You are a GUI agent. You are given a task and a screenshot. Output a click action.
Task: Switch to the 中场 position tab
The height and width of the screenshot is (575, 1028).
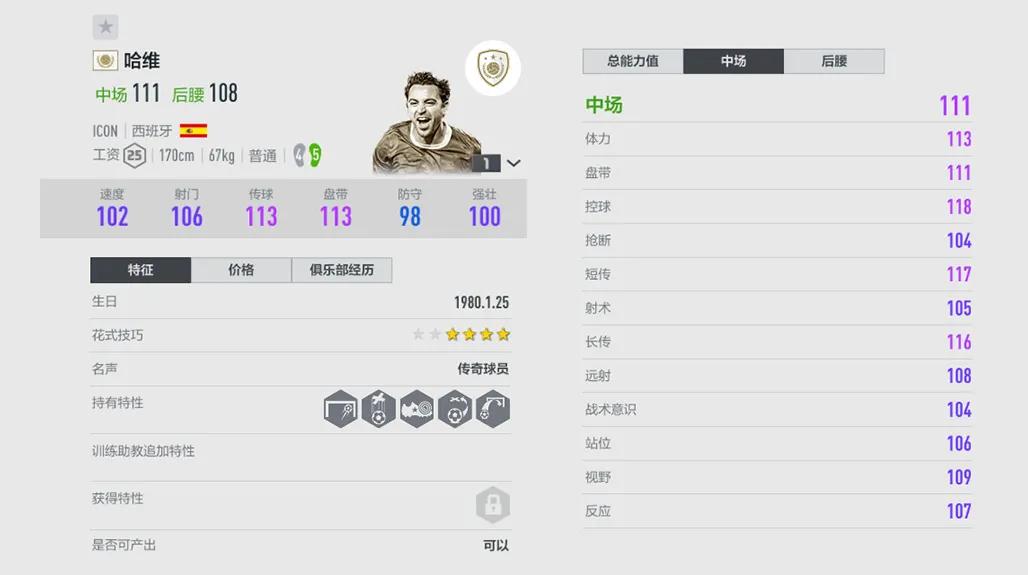(x=733, y=61)
